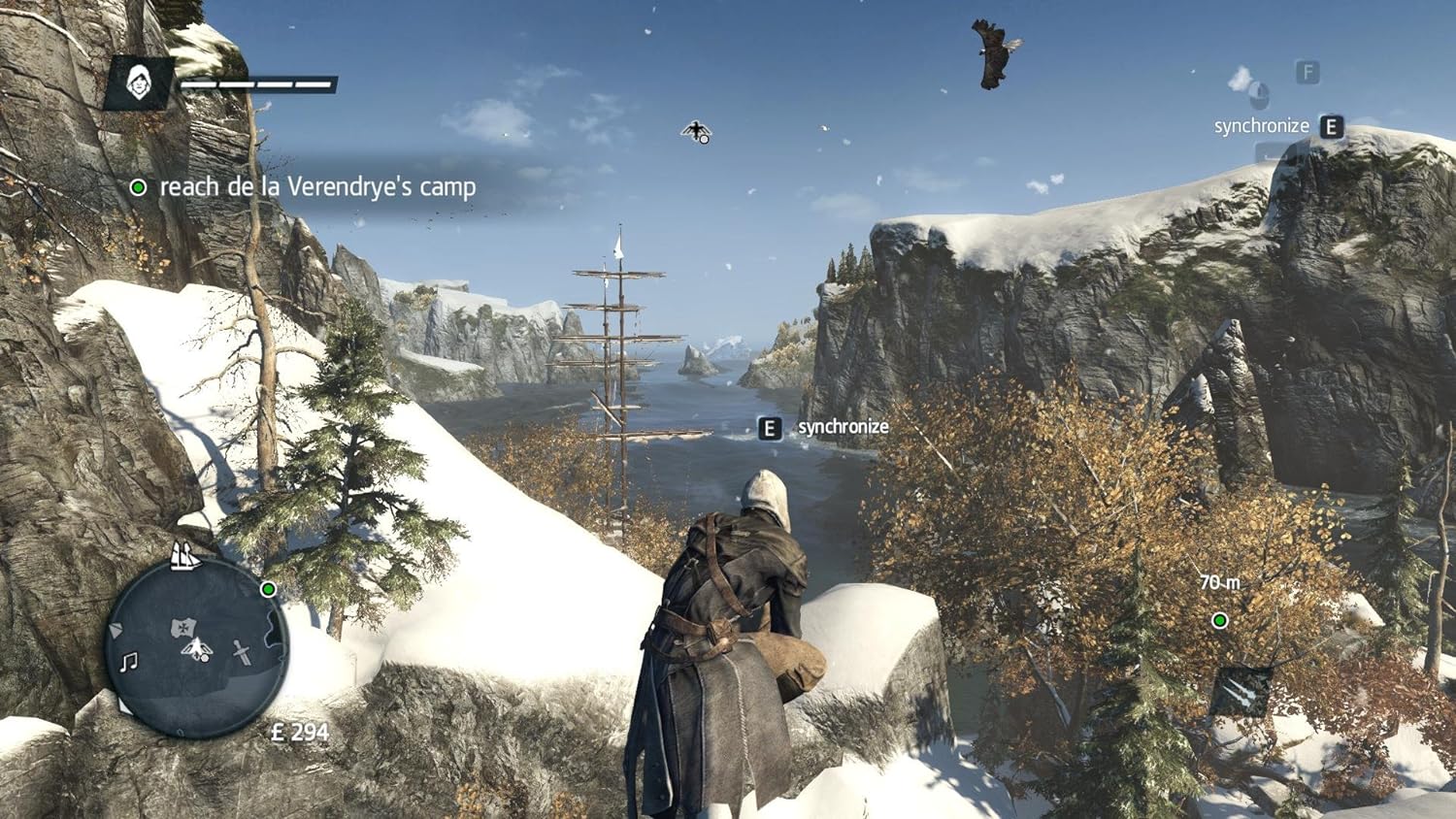This screenshot has height=819, width=1456.
Task: Click the ship icon atop the minimap
Action: [x=184, y=556]
